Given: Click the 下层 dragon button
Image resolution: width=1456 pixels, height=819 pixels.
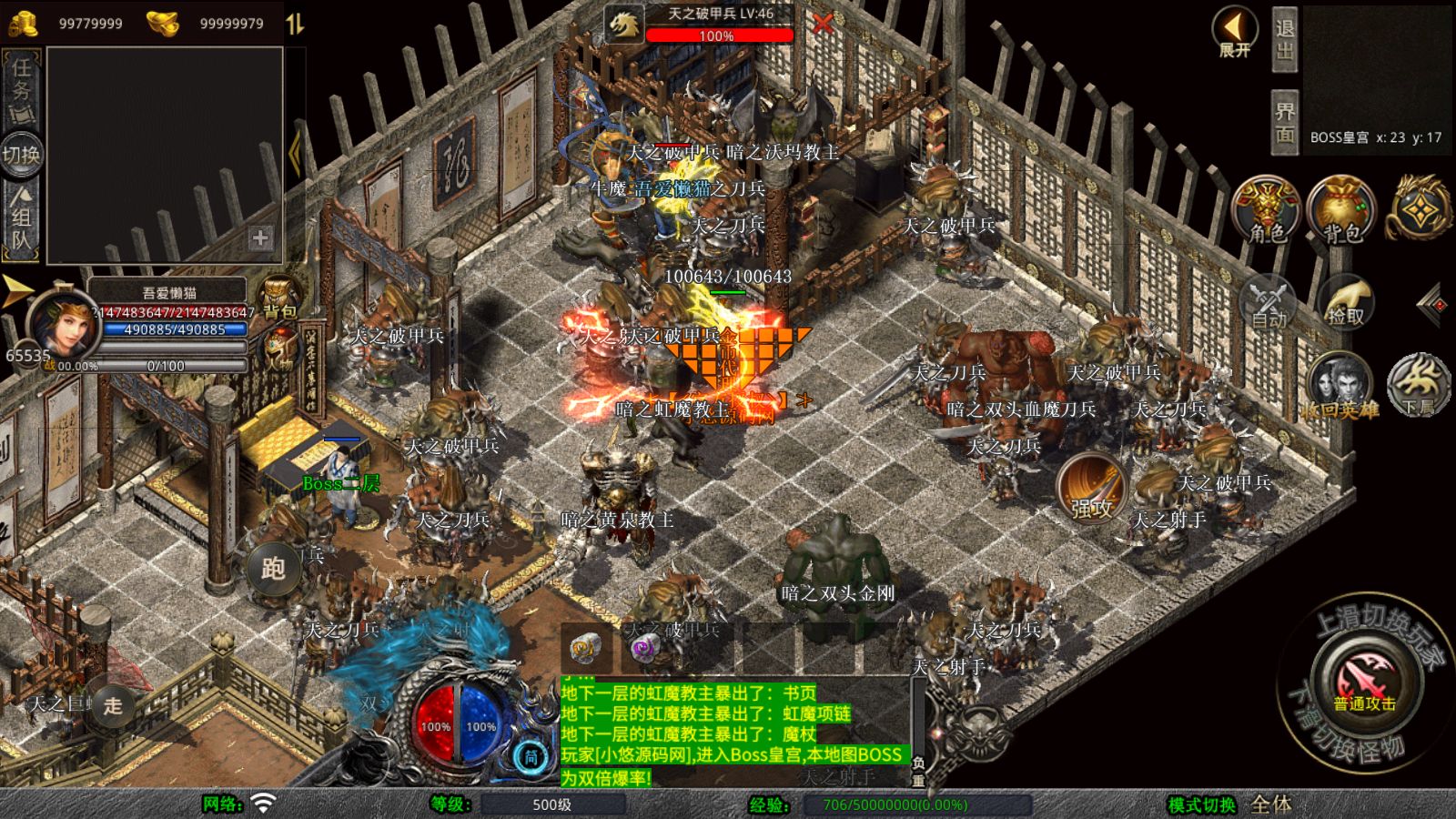Looking at the screenshot, I should (x=1418, y=383).
